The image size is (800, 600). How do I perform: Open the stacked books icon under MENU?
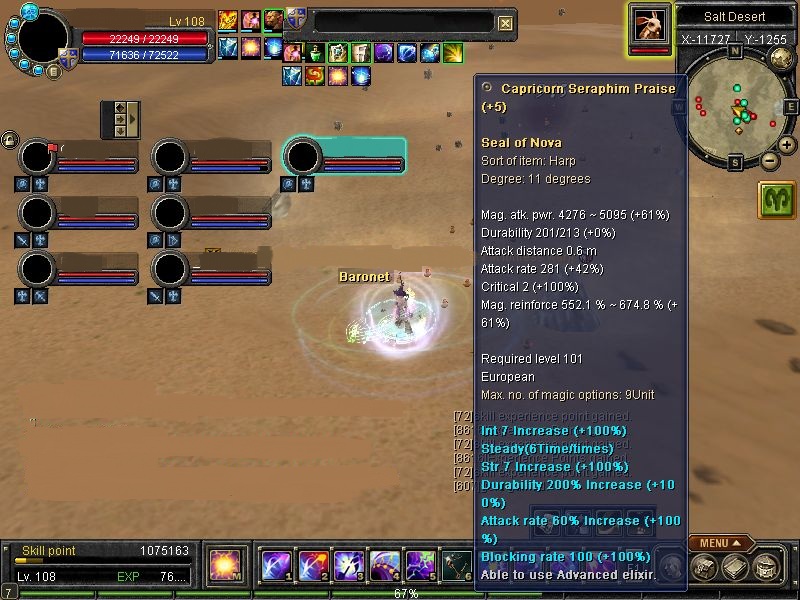[734, 566]
